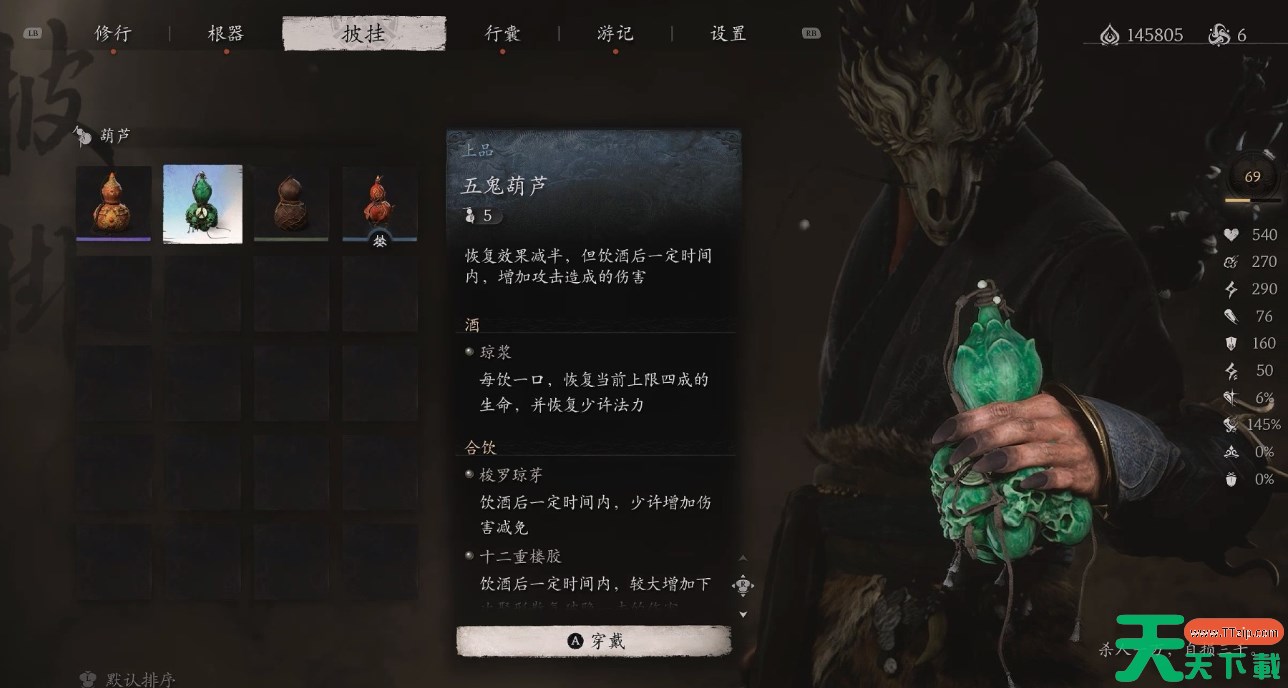Go to the 行囊 tab
The height and width of the screenshot is (688, 1288).
(502, 33)
